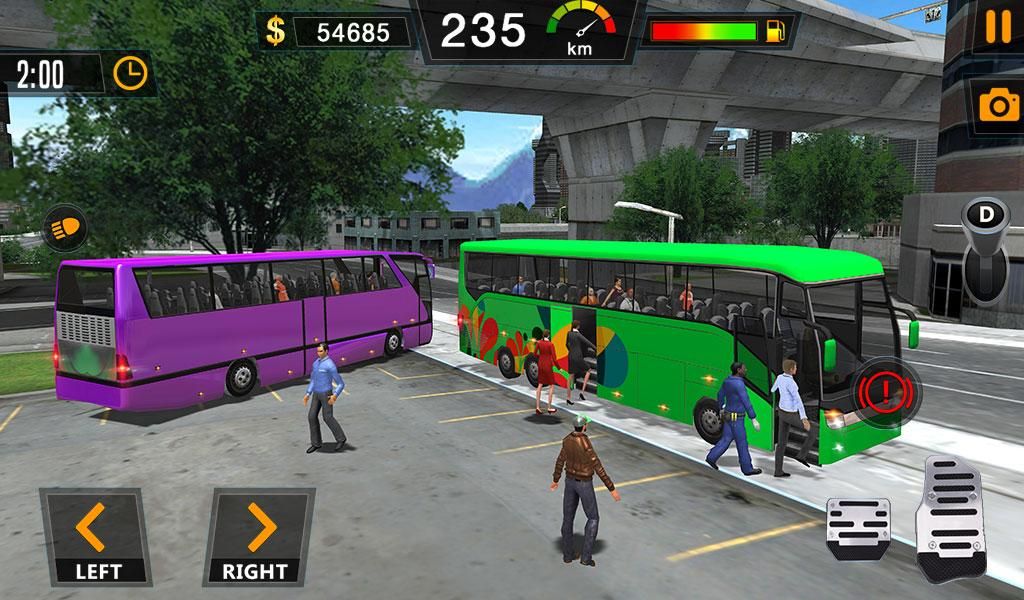Viewport: 1024px width, 600px height.
Task: Pause the game with the pause button
Action: 997,27
